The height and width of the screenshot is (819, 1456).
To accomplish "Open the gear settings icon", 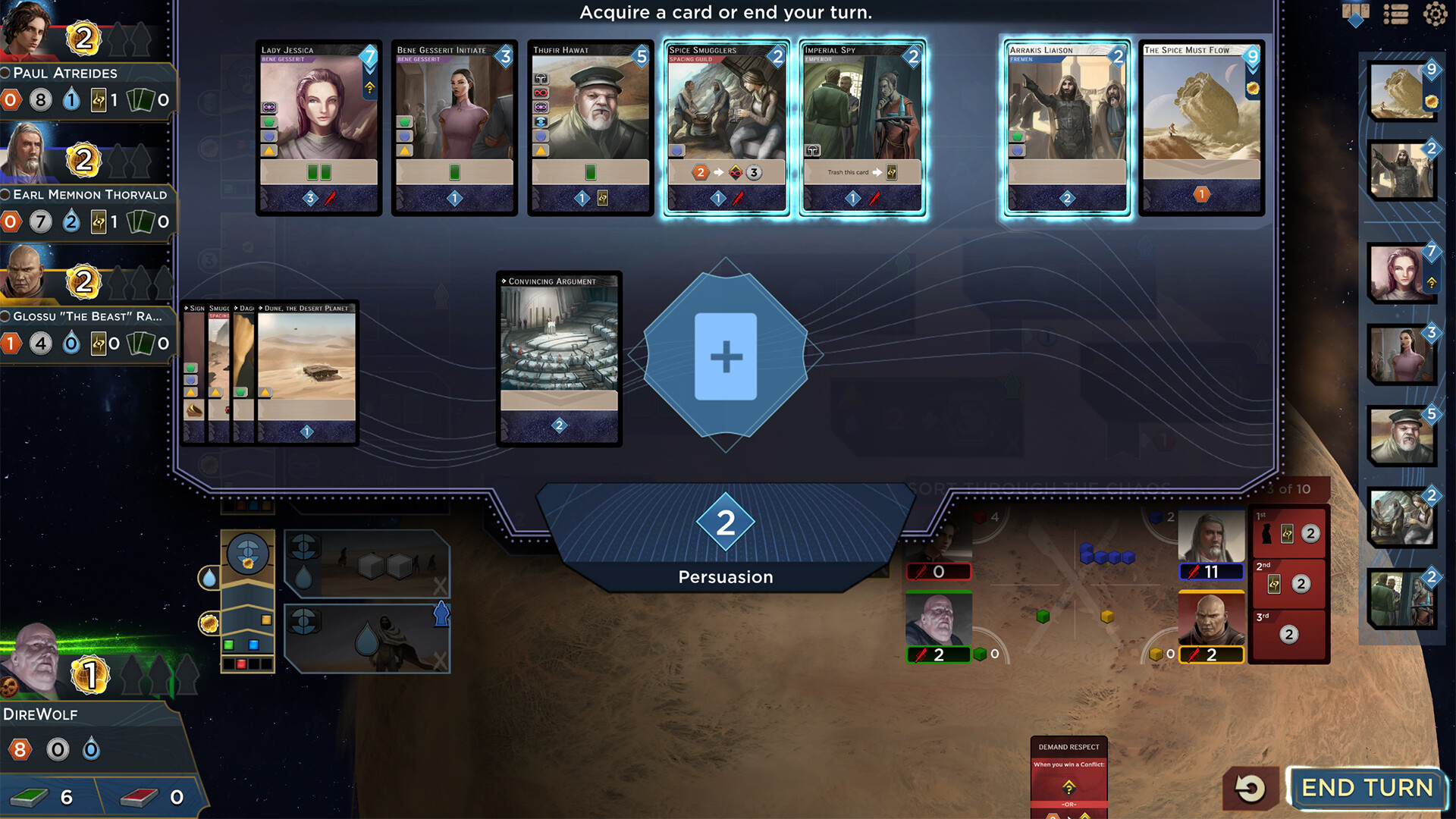I will pos(1435,14).
